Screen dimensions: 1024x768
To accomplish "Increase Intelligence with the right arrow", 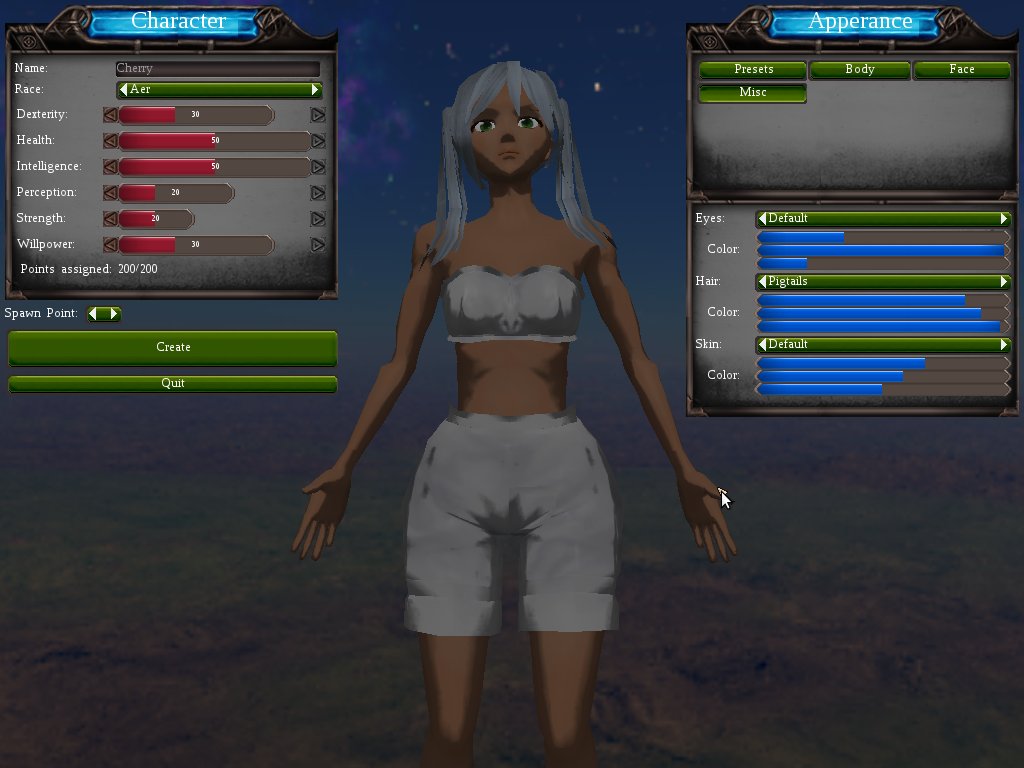I will pyautogui.click(x=318, y=167).
